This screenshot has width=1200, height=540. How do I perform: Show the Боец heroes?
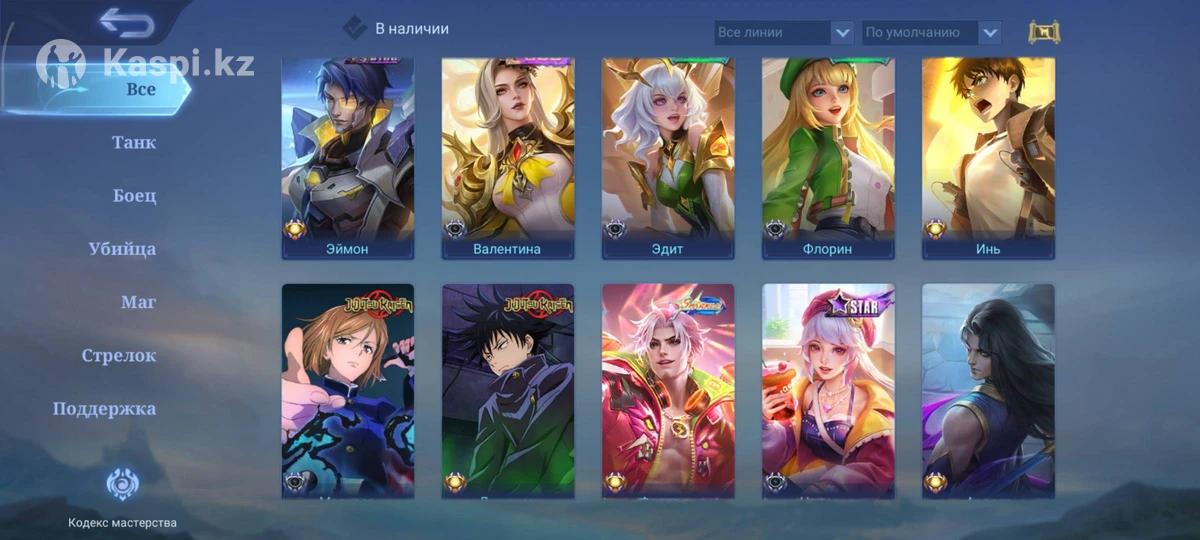(135, 195)
